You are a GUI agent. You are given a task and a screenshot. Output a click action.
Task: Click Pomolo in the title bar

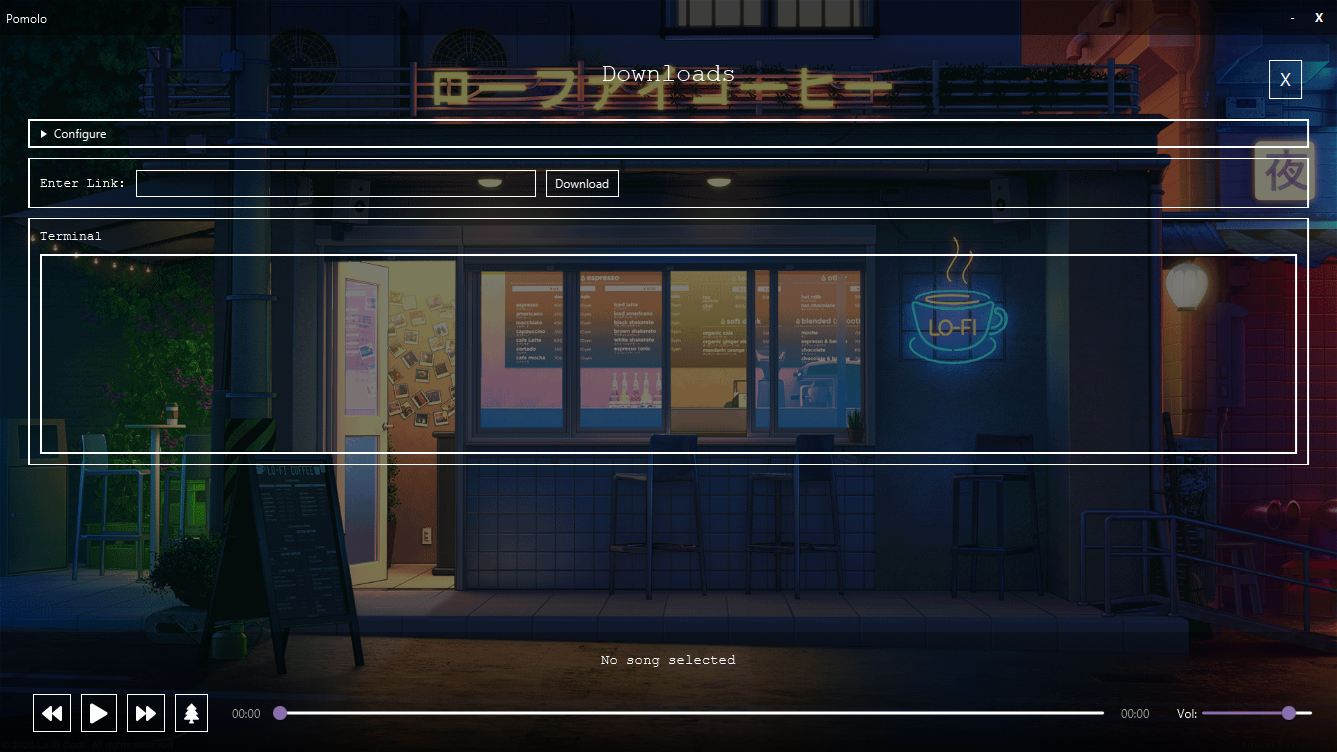27,18
